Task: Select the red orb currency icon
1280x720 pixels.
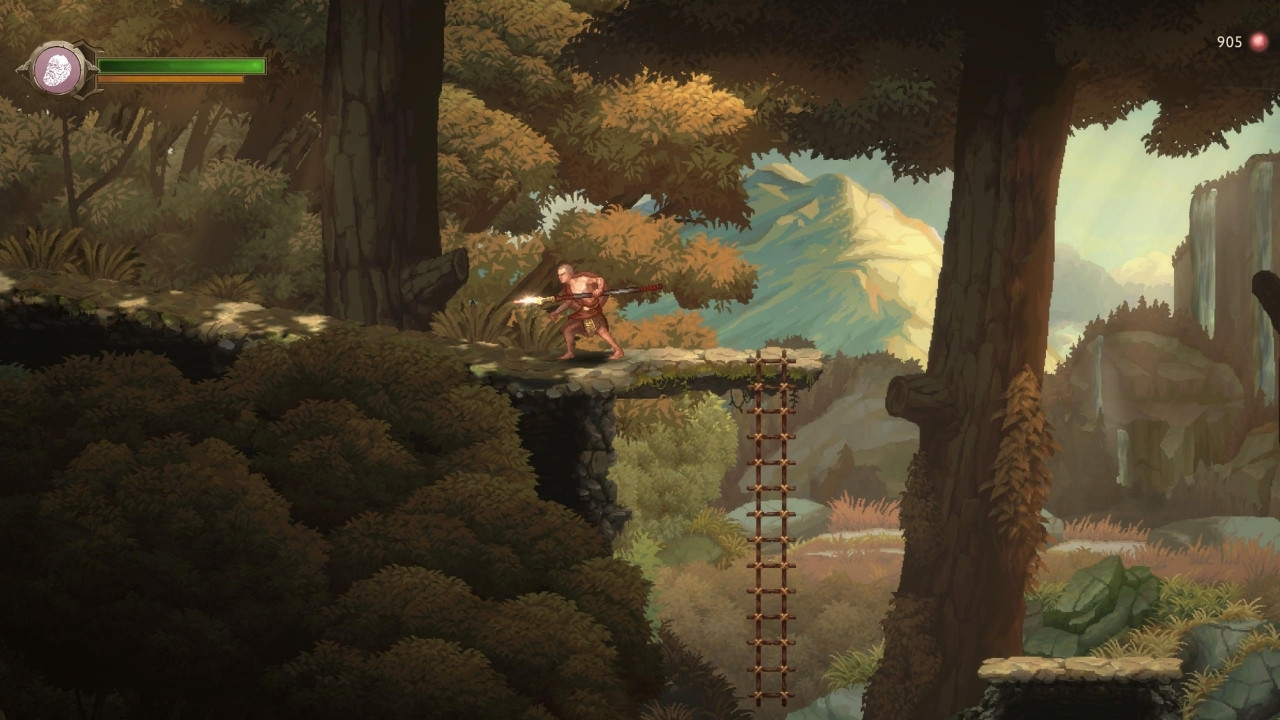Action: pyautogui.click(x=1258, y=42)
